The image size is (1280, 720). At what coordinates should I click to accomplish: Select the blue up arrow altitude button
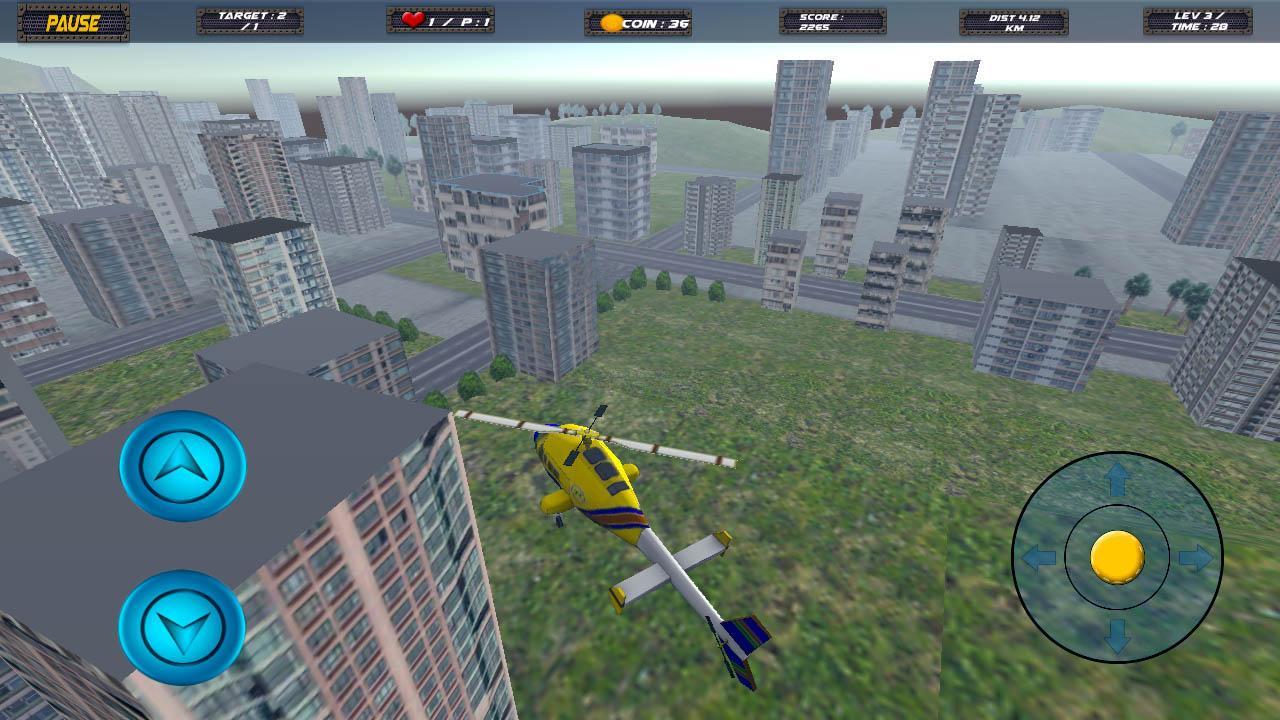click(x=183, y=467)
